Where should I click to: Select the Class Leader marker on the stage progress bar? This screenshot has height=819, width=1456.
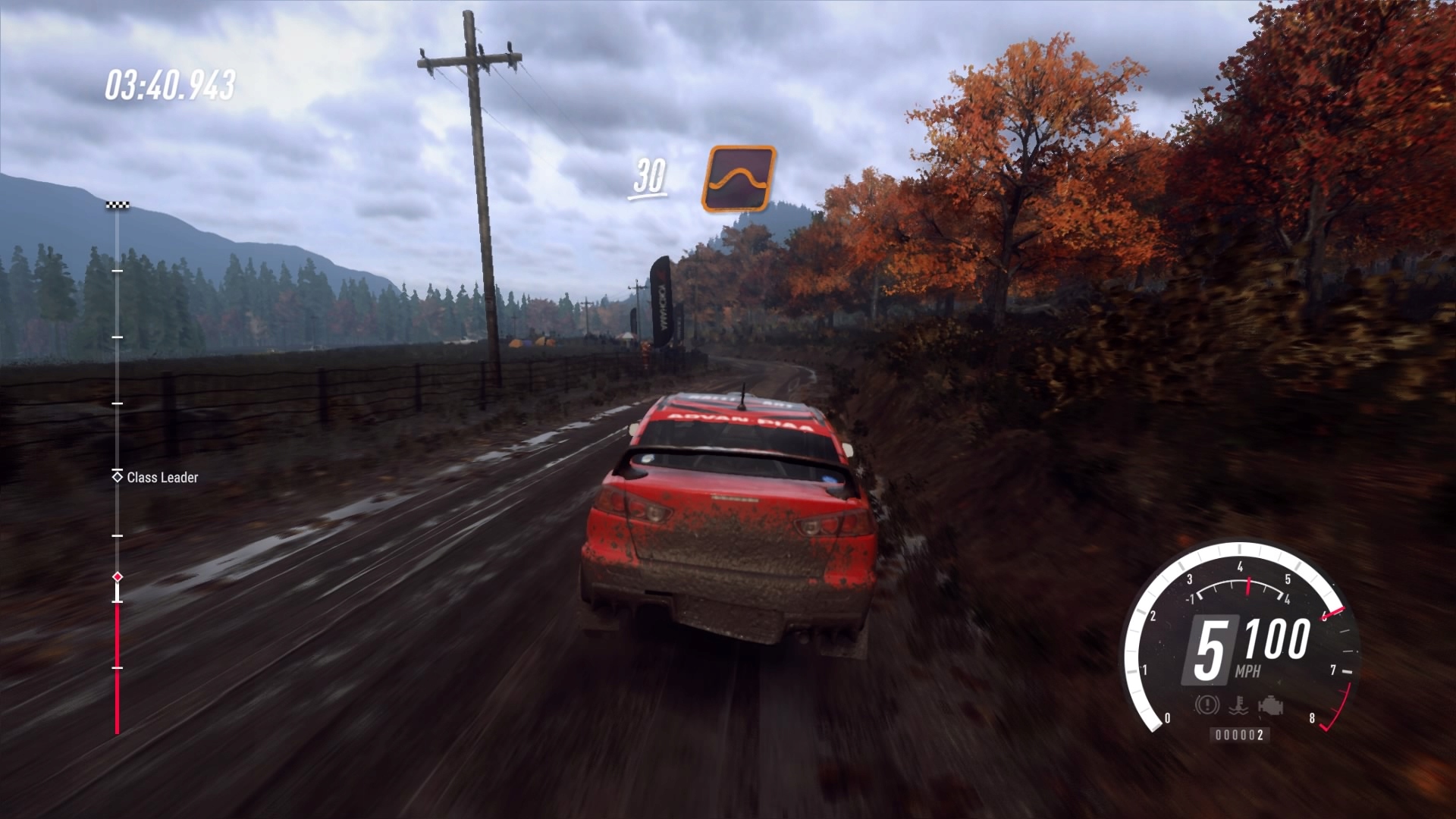click(x=118, y=476)
